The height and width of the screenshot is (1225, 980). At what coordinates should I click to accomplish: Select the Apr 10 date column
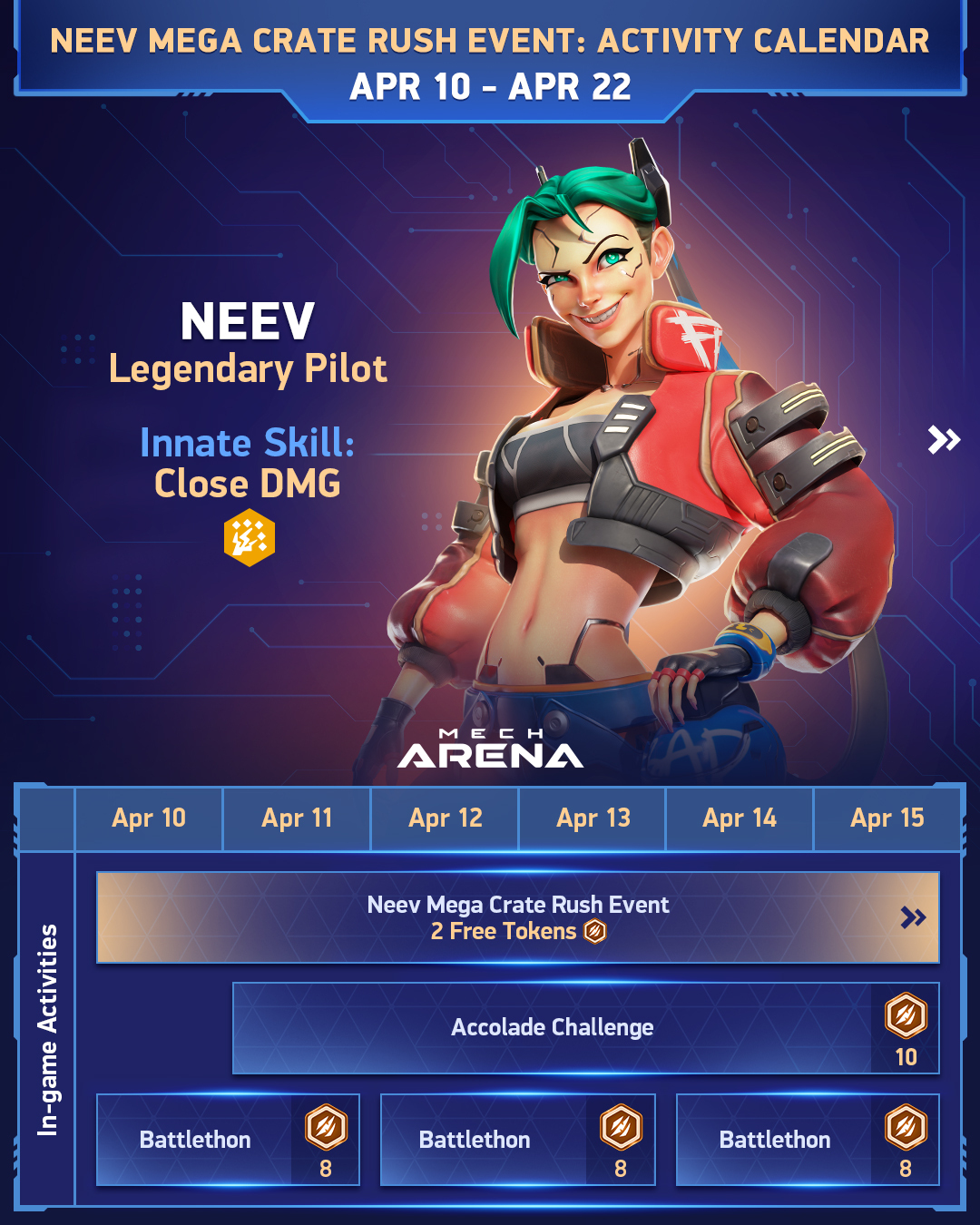149,818
